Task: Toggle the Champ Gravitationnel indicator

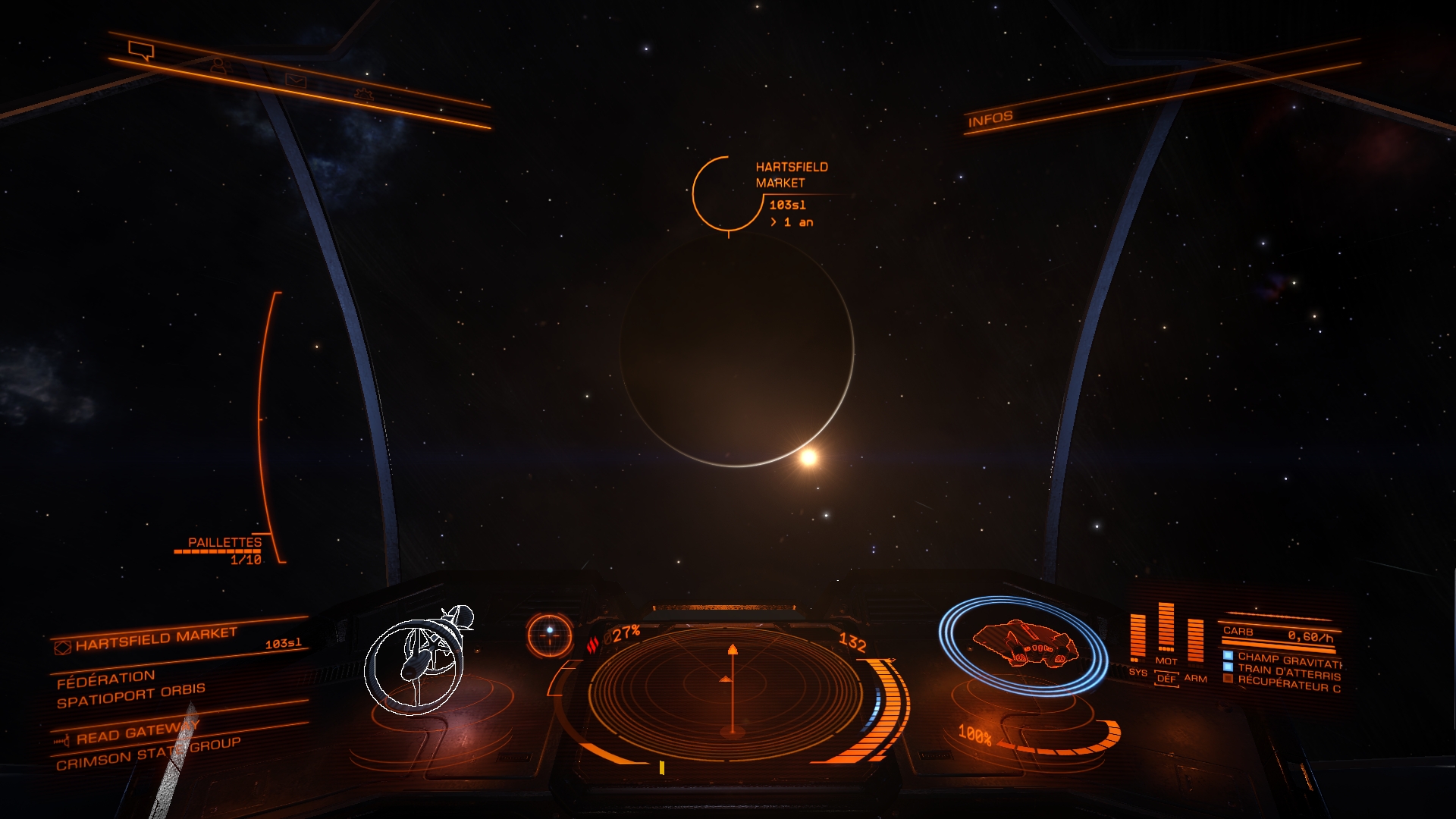Action: pyautogui.click(x=1228, y=656)
